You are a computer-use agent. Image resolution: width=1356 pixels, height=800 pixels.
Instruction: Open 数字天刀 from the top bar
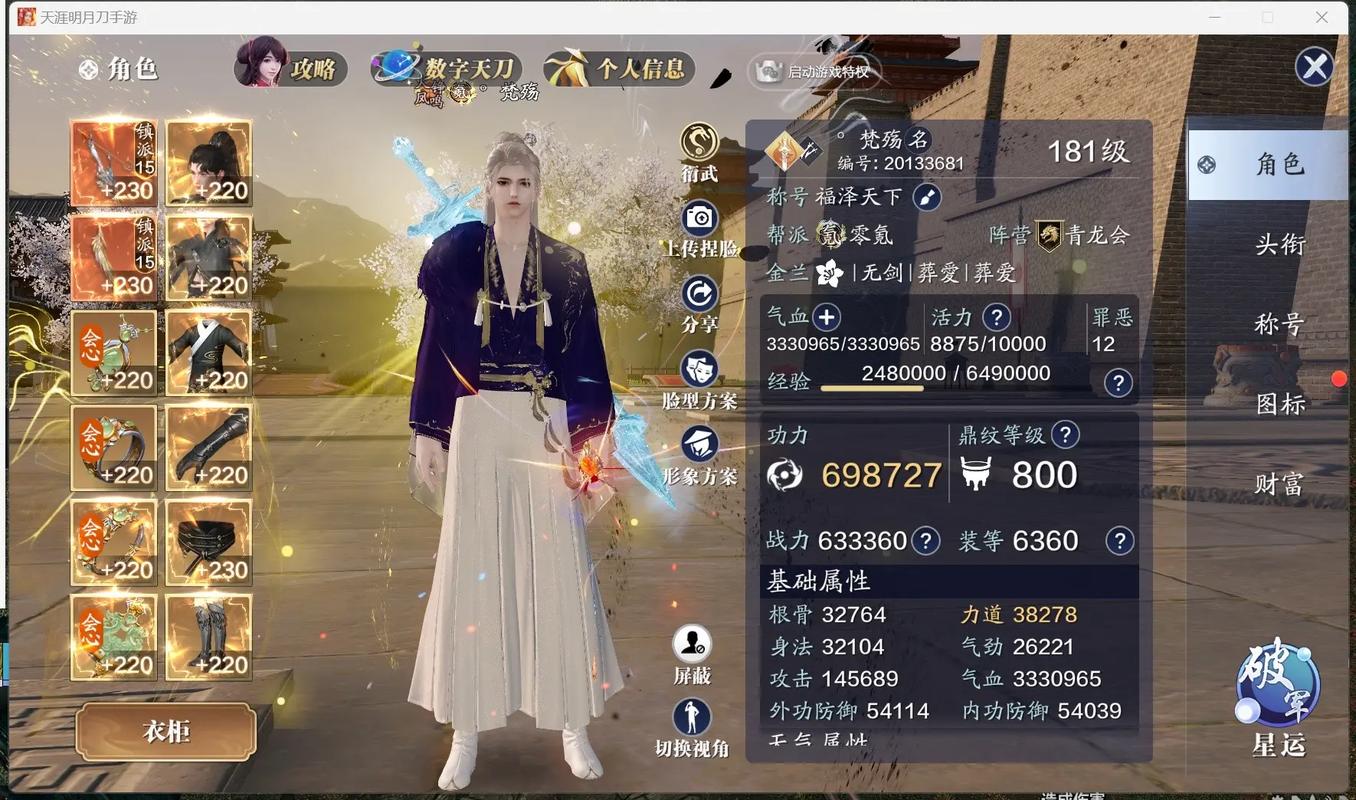click(x=448, y=68)
